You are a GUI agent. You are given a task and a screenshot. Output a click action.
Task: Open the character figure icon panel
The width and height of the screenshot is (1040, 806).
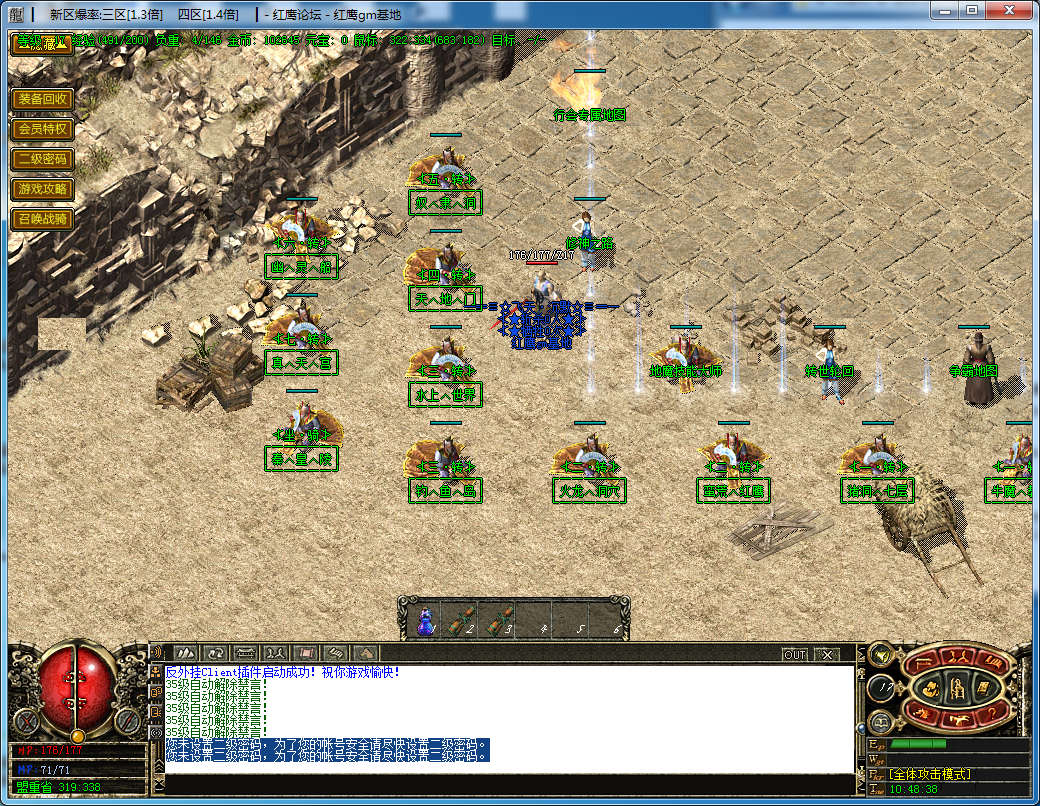[956, 687]
